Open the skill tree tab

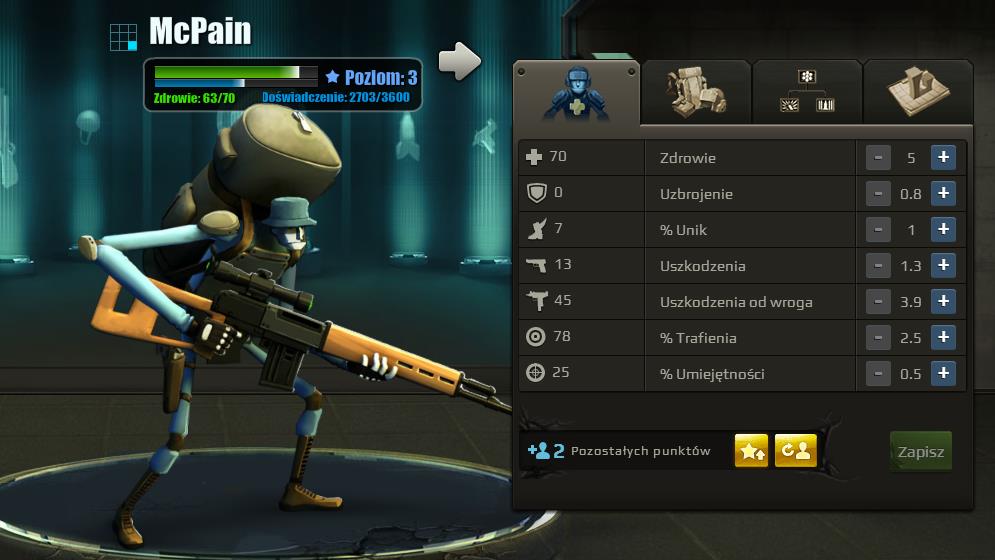(x=807, y=92)
